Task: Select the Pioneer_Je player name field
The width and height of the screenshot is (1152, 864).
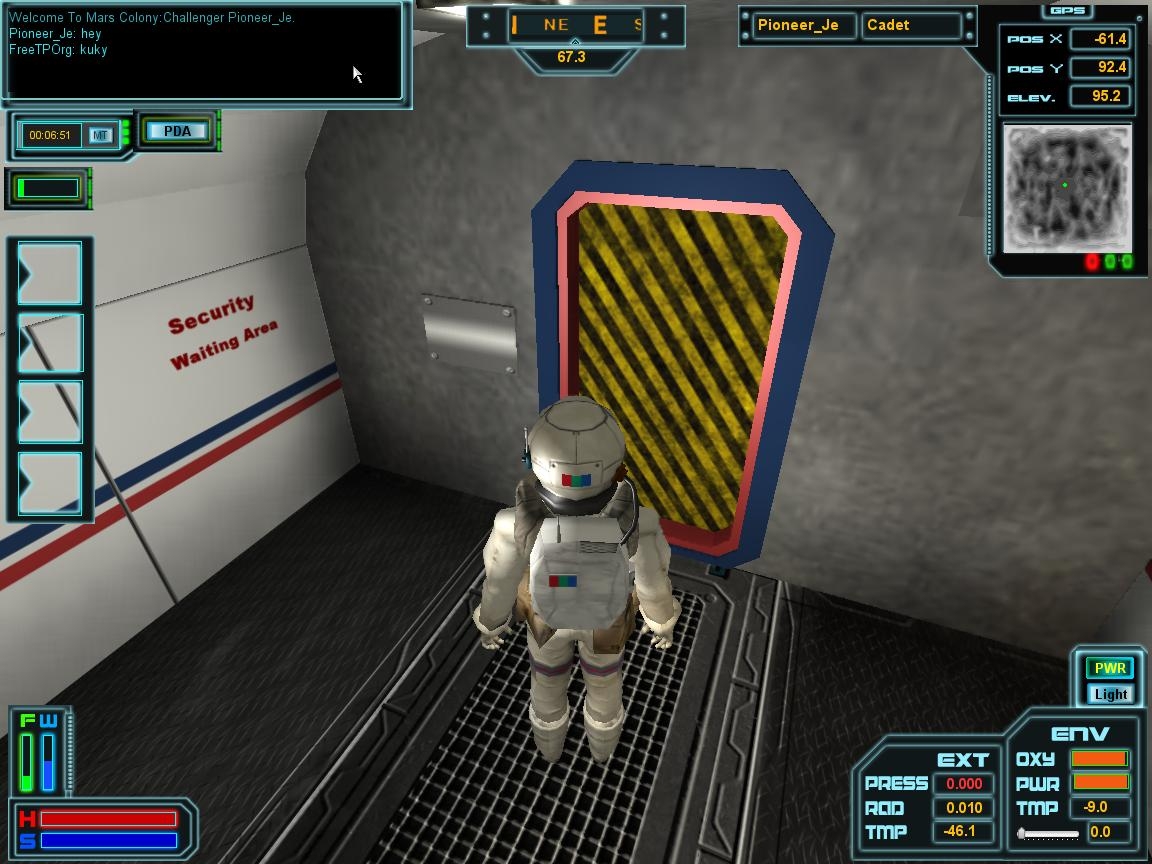Action: click(798, 25)
